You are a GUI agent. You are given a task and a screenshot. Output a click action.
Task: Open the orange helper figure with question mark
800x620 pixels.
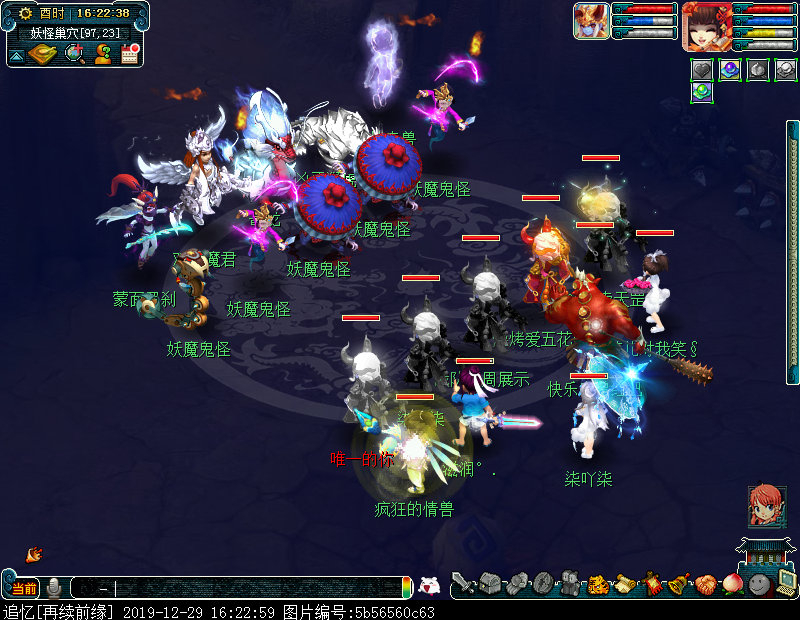103,54
